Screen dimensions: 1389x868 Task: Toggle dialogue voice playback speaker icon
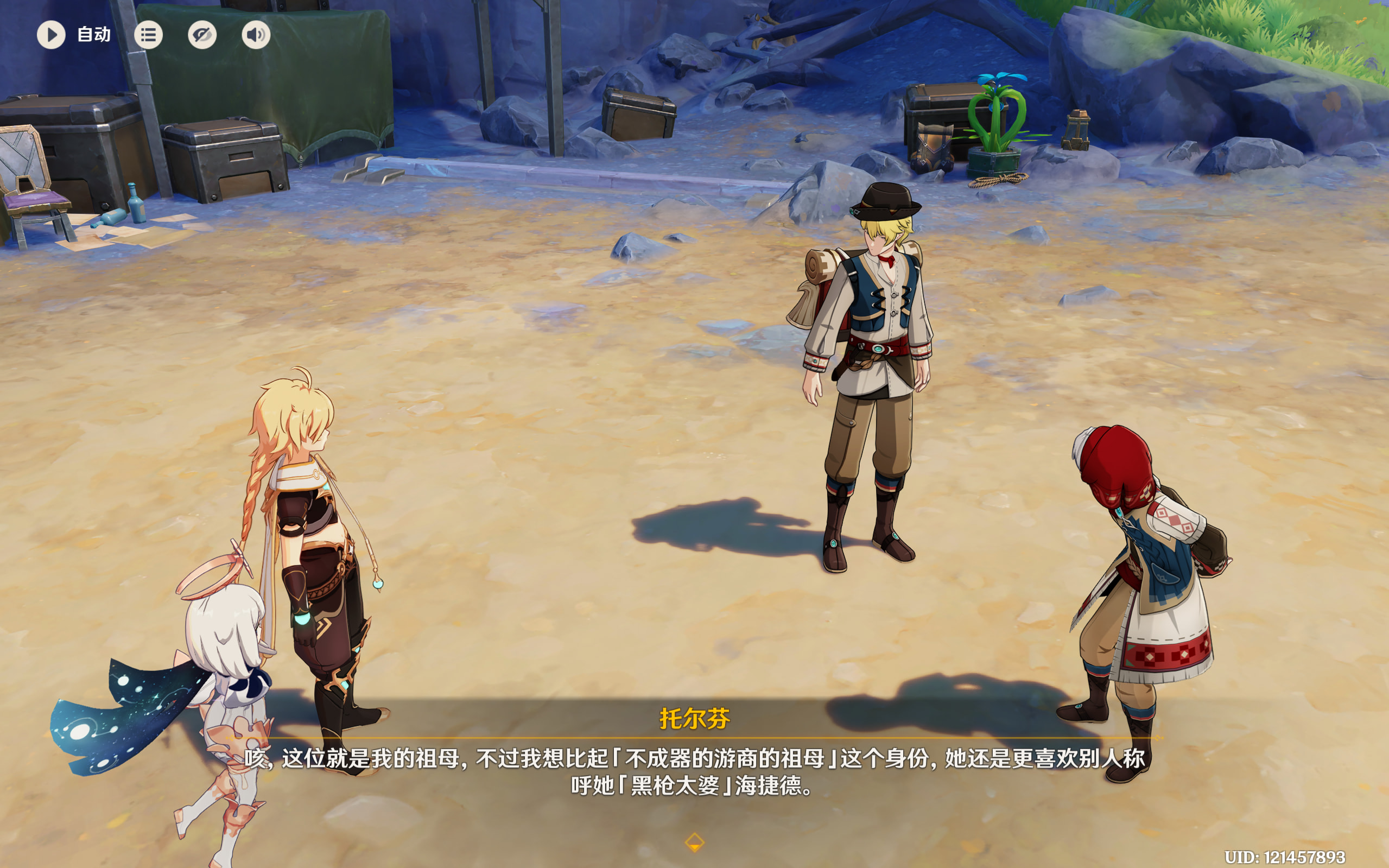pyautogui.click(x=256, y=35)
